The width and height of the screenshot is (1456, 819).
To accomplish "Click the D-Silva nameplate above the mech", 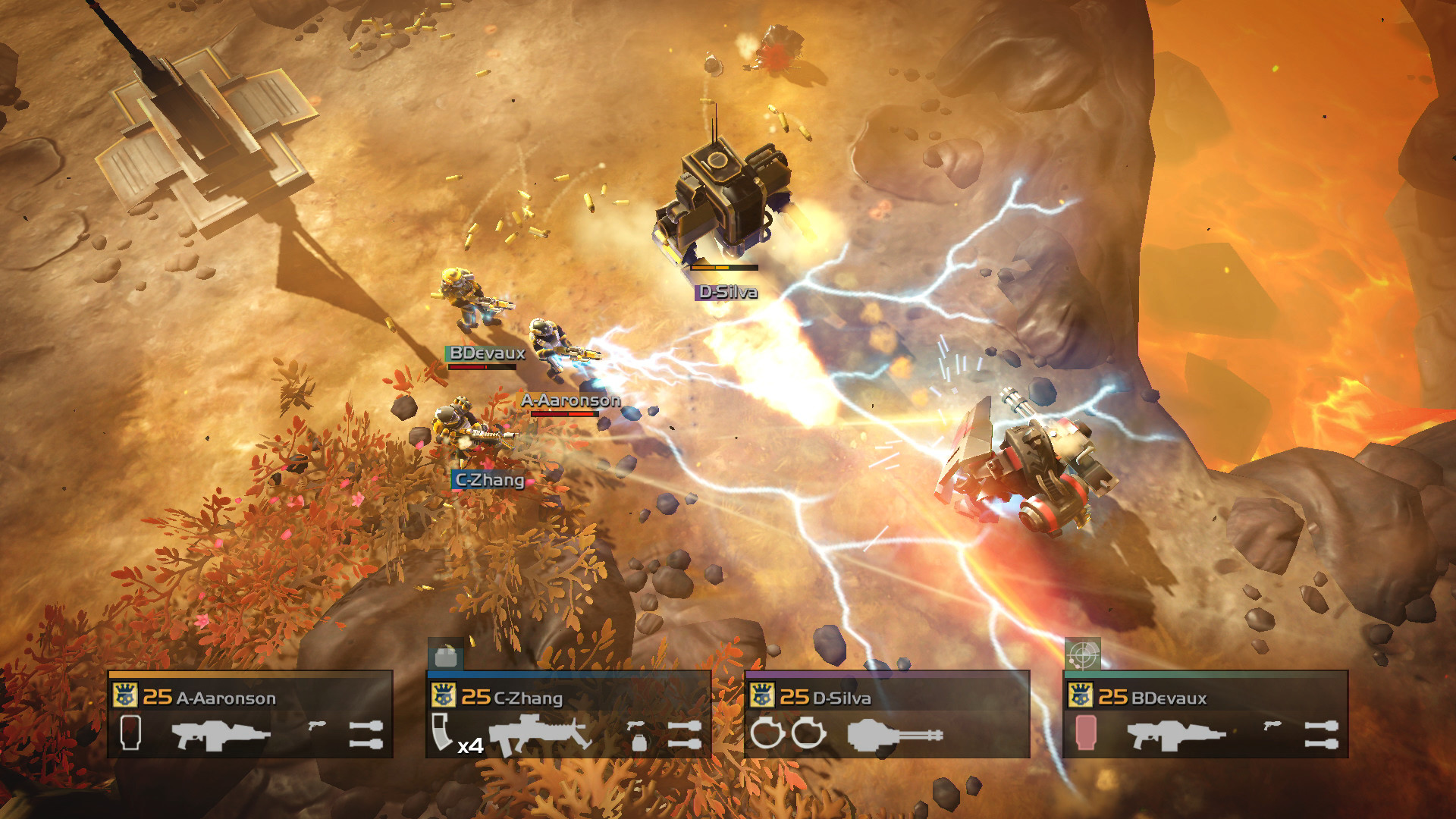I will click(x=728, y=290).
